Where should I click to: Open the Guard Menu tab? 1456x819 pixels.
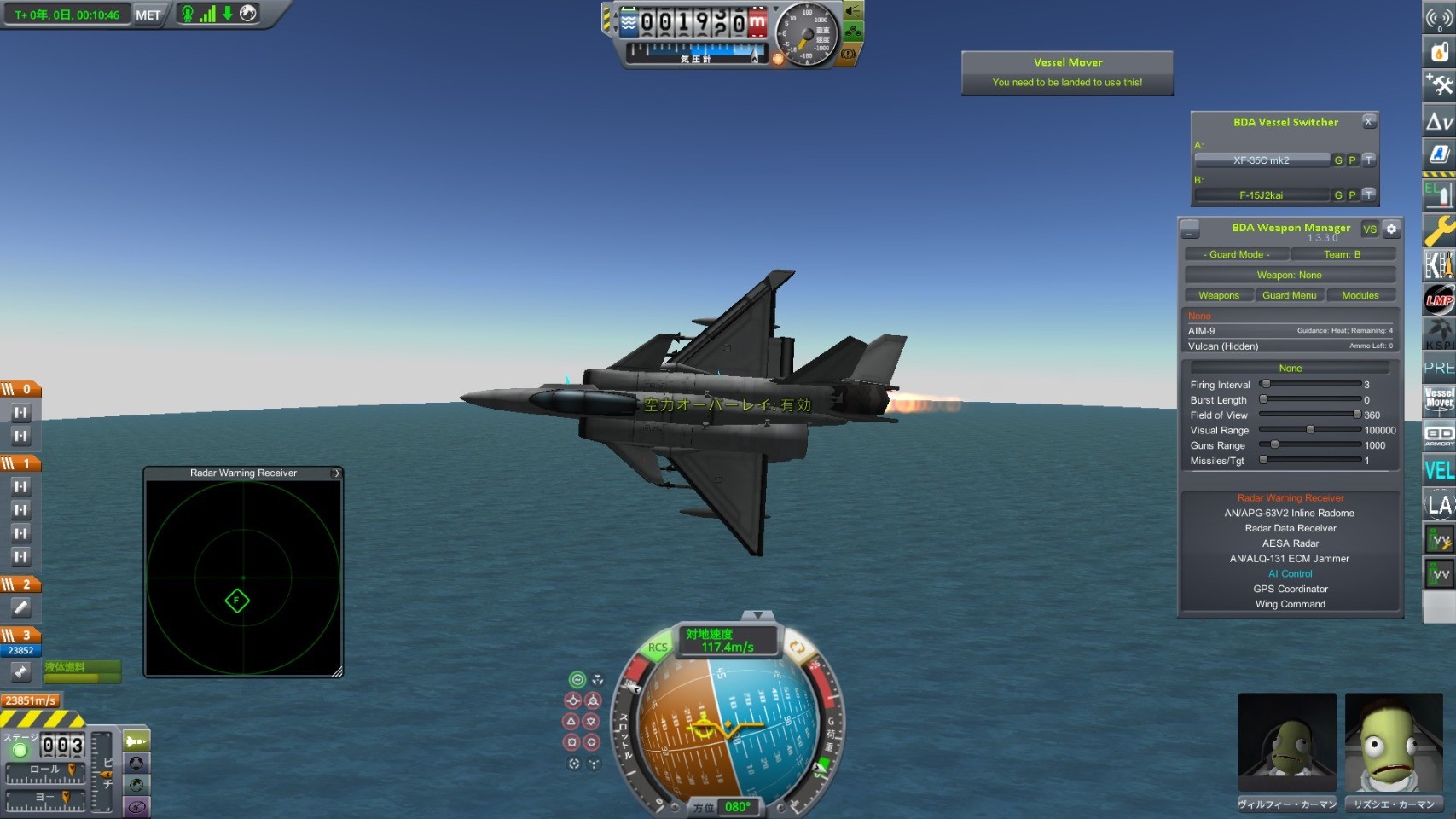point(1289,295)
